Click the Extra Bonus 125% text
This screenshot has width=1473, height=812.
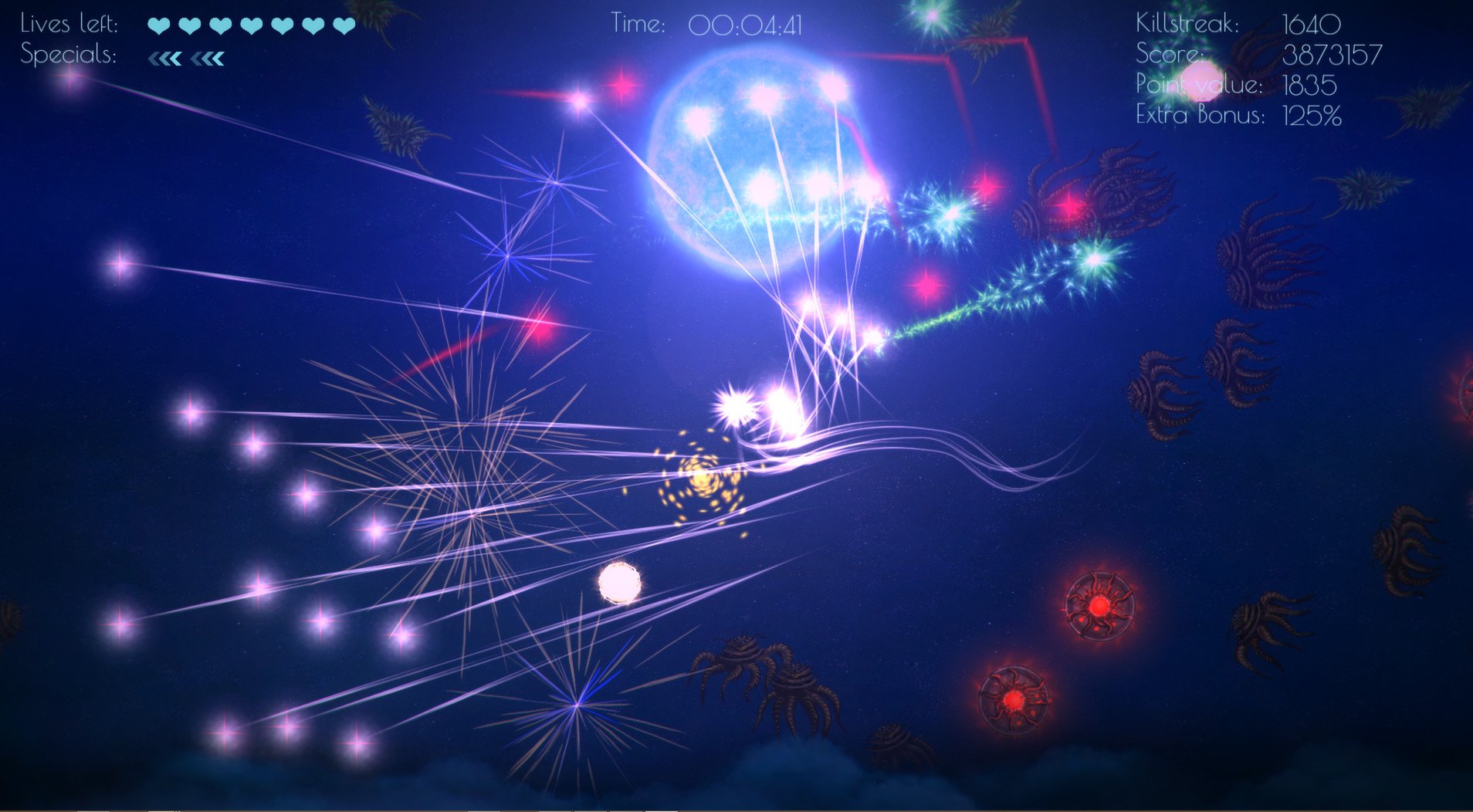[x=1312, y=116]
